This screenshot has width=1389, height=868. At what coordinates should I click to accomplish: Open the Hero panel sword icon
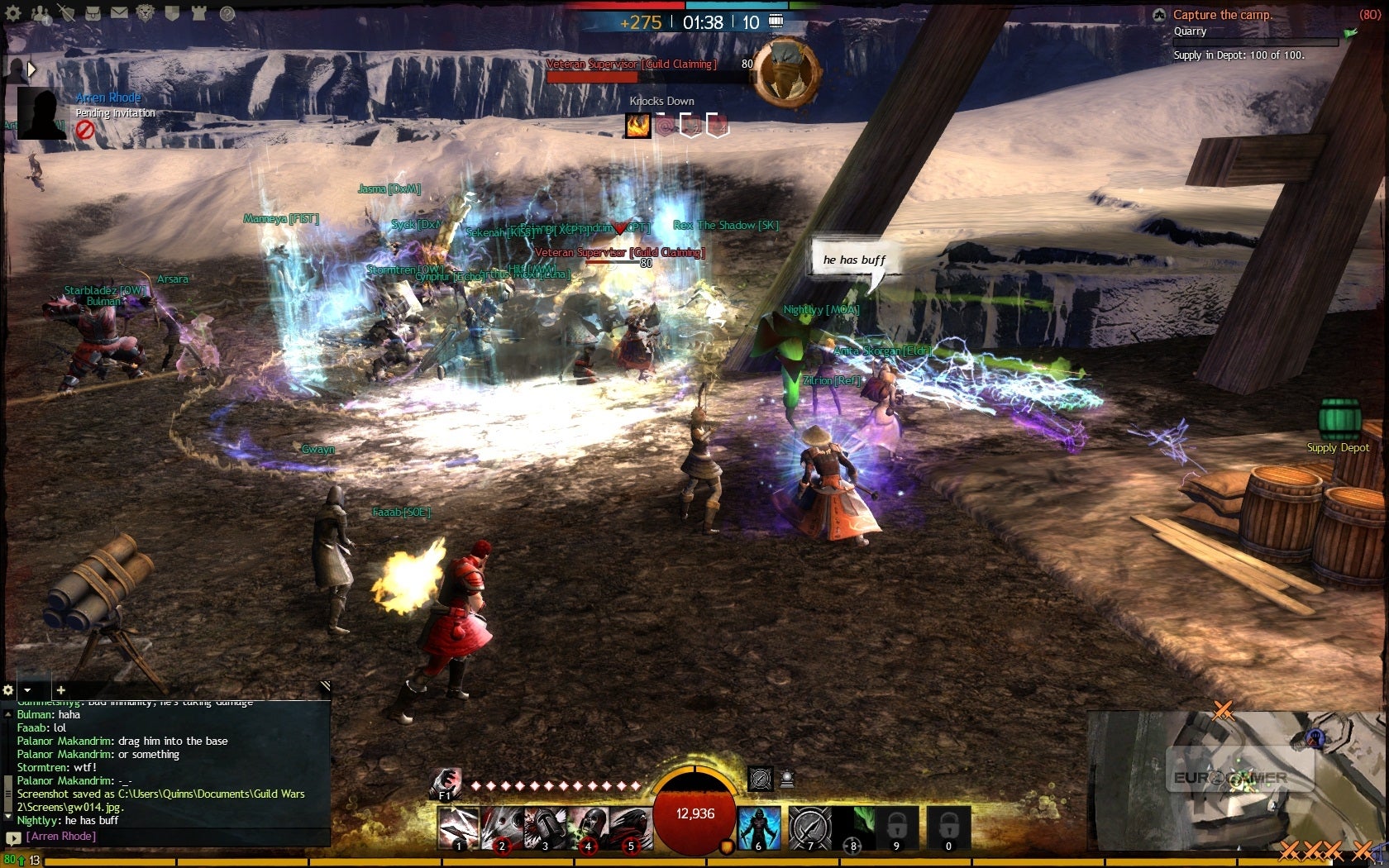pyautogui.click(x=66, y=12)
